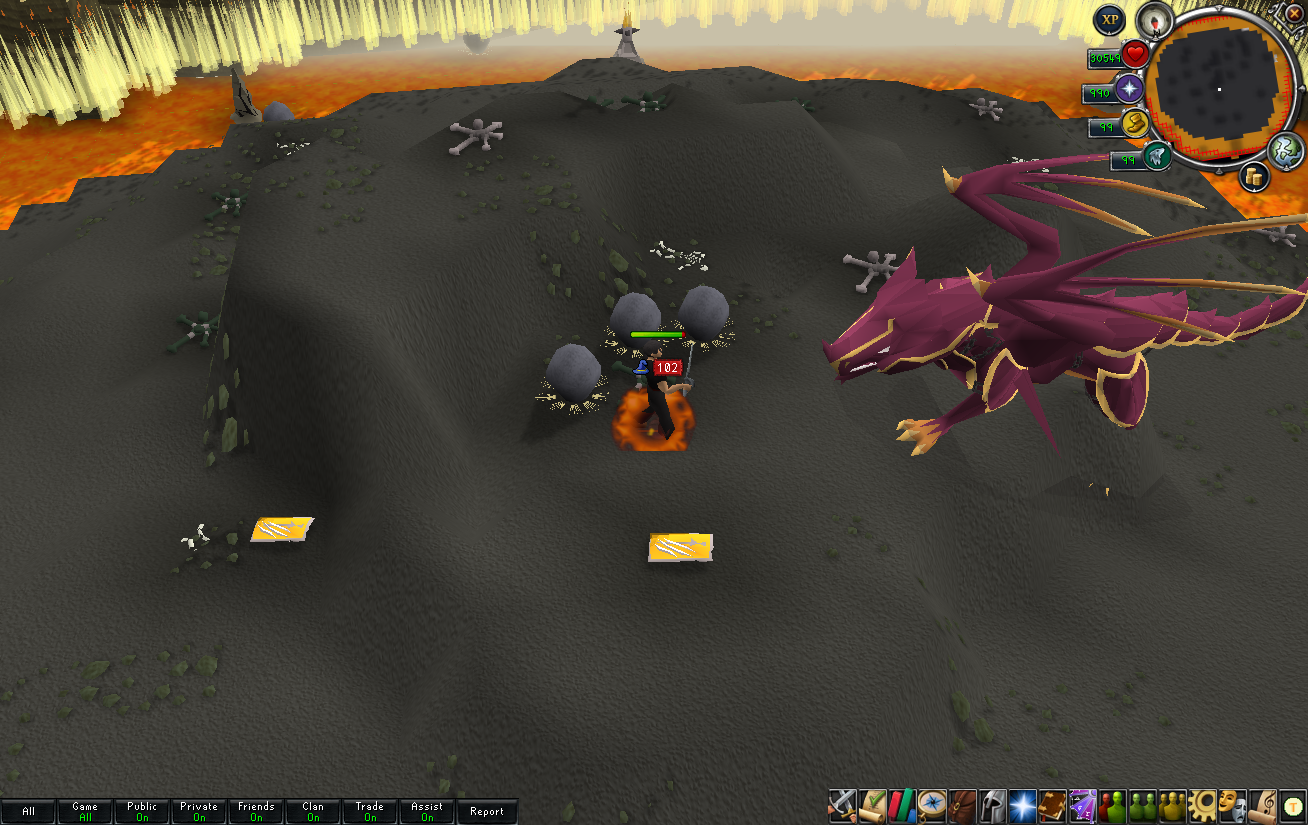The width and height of the screenshot is (1308, 825).
Task: Open the helmet worn equipment tab
Action: coord(993,805)
